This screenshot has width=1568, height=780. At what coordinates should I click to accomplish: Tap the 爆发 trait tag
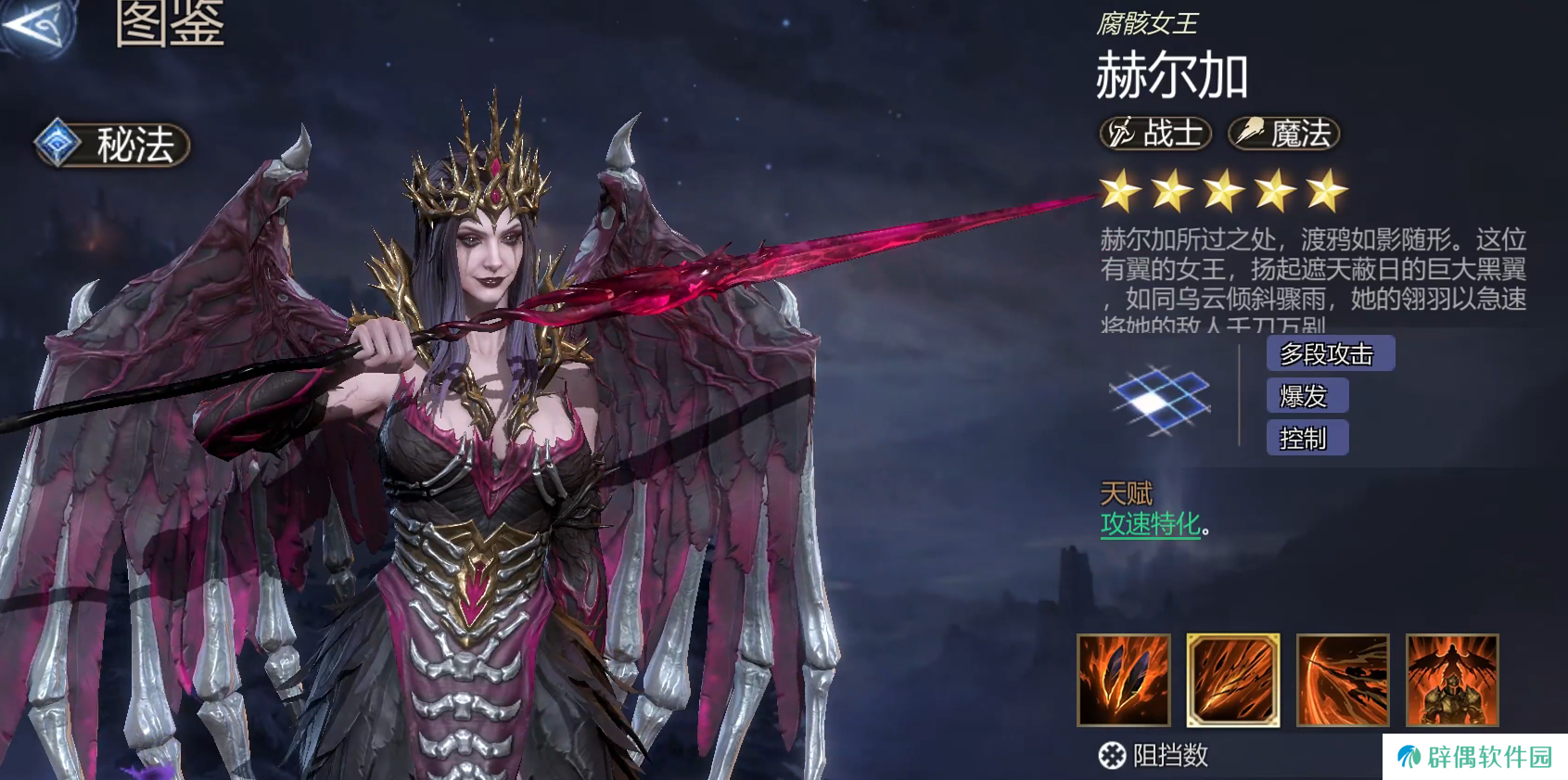click(1307, 396)
